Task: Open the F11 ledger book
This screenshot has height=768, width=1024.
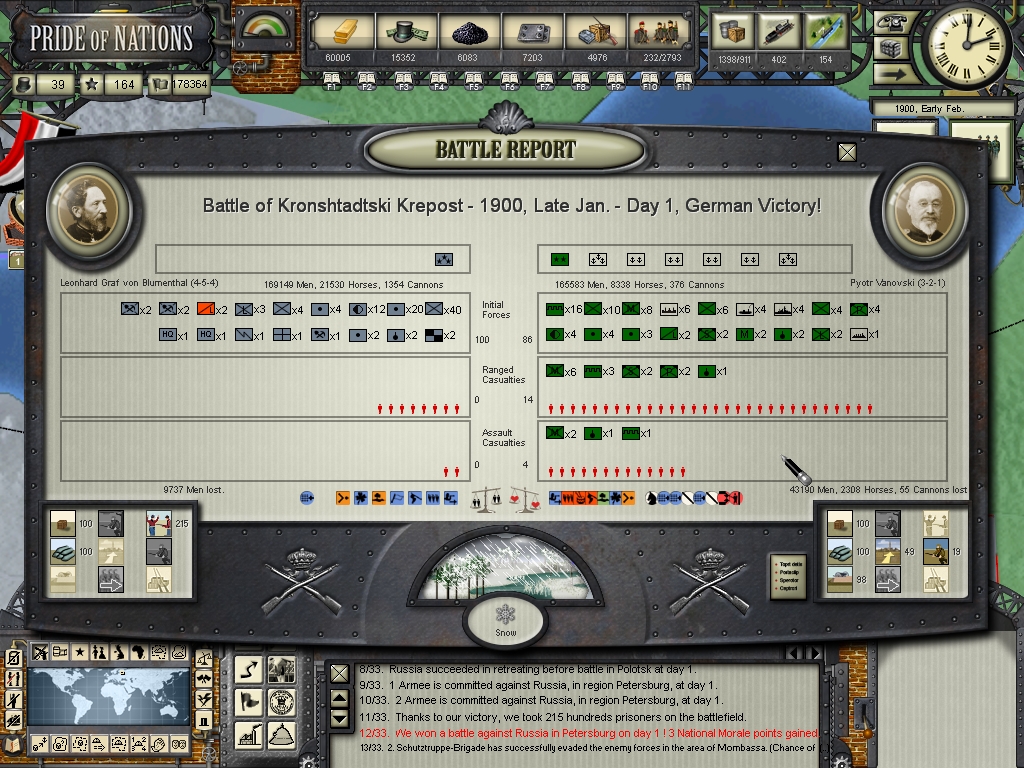Action: click(x=685, y=80)
